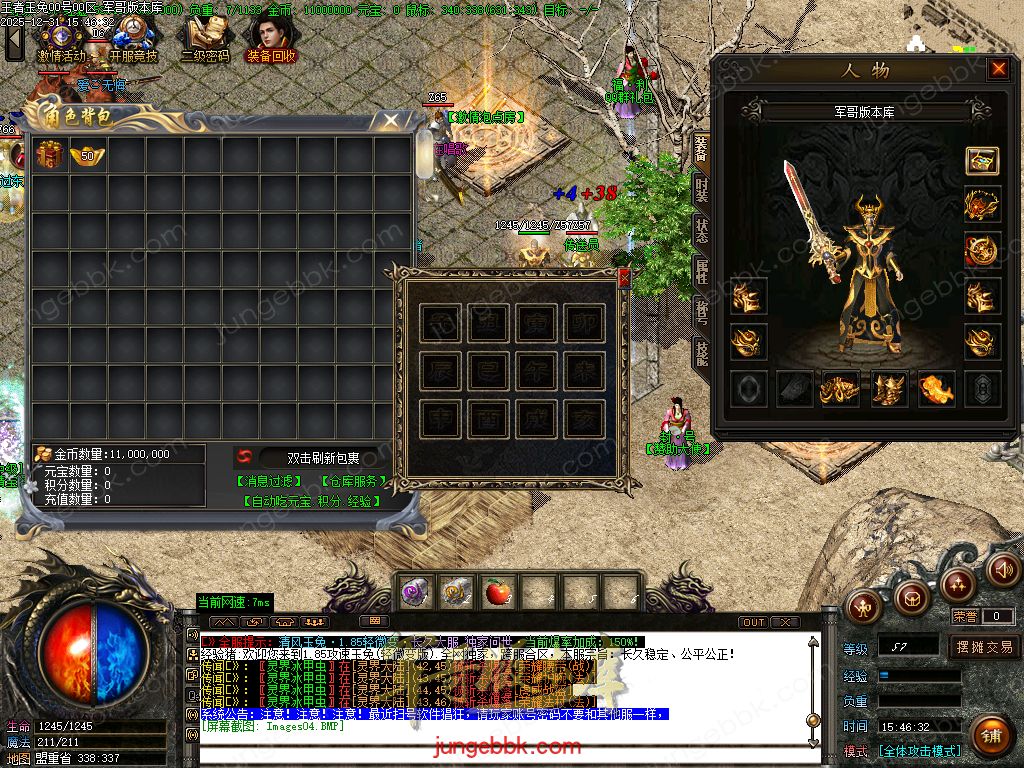1024x768 pixels.
Task: Click the treasure chest icon in the character panel
Action: 982,161
